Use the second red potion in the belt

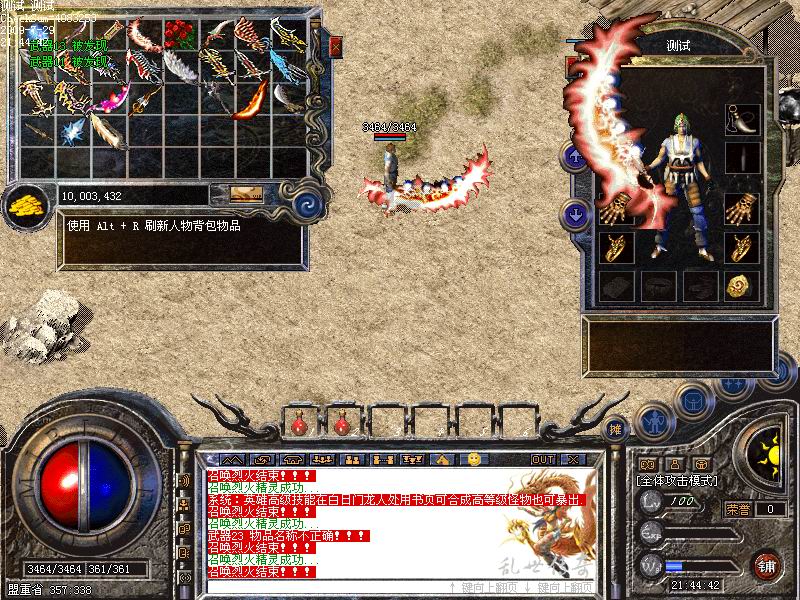click(x=341, y=424)
